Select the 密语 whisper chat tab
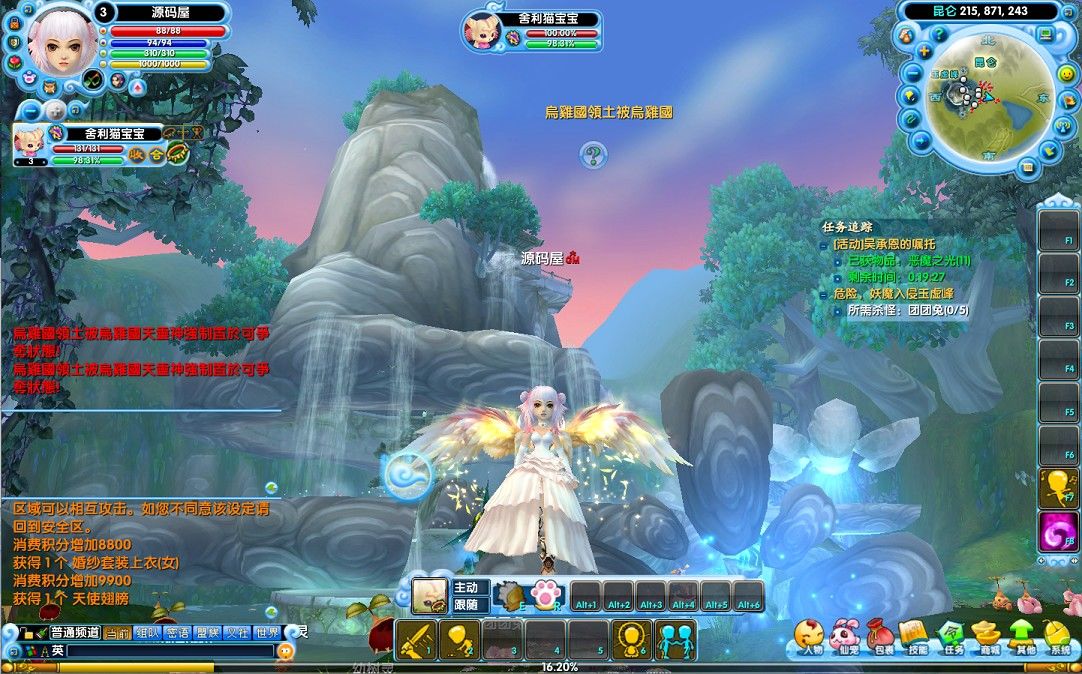This screenshot has height=674, width=1082. [178, 632]
